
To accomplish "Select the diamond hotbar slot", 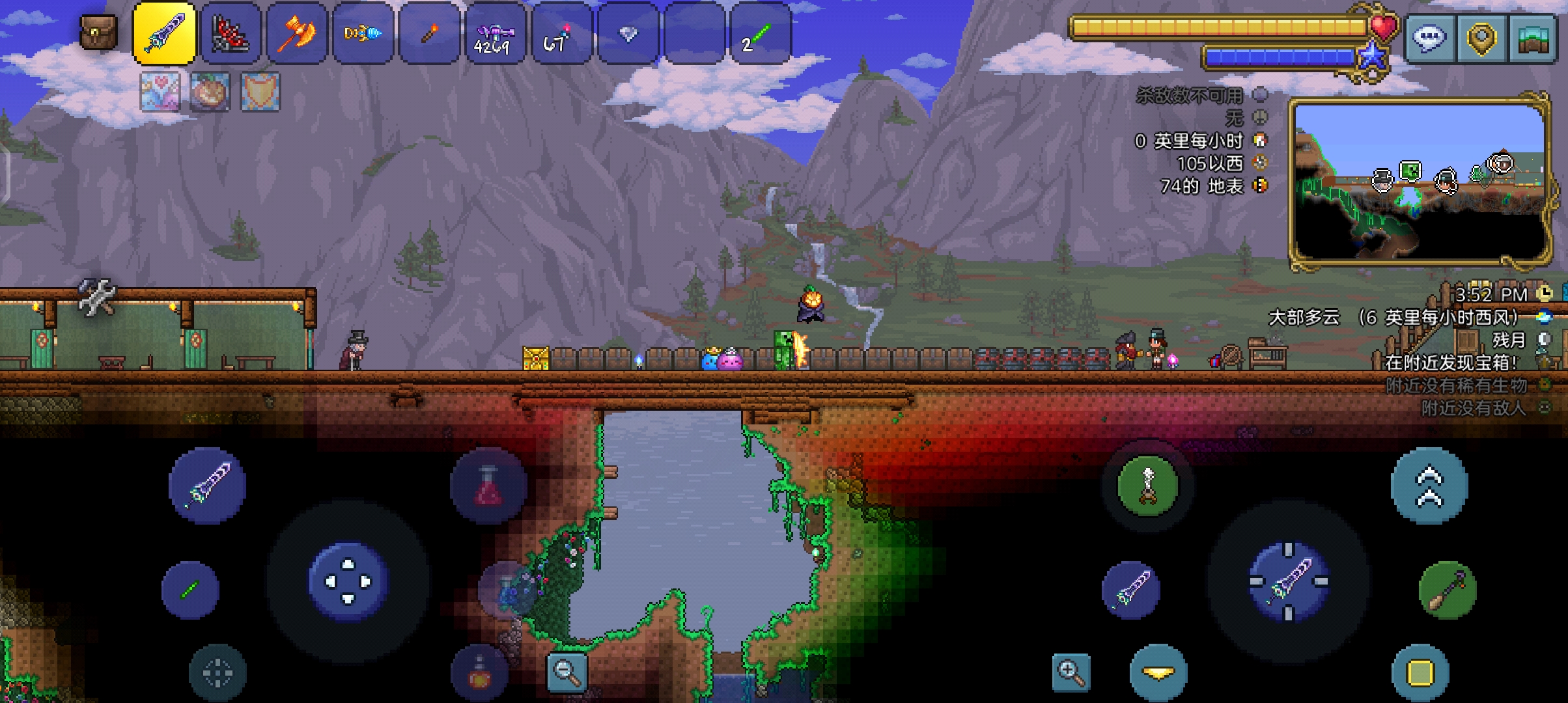I will pyautogui.click(x=628, y=33).
